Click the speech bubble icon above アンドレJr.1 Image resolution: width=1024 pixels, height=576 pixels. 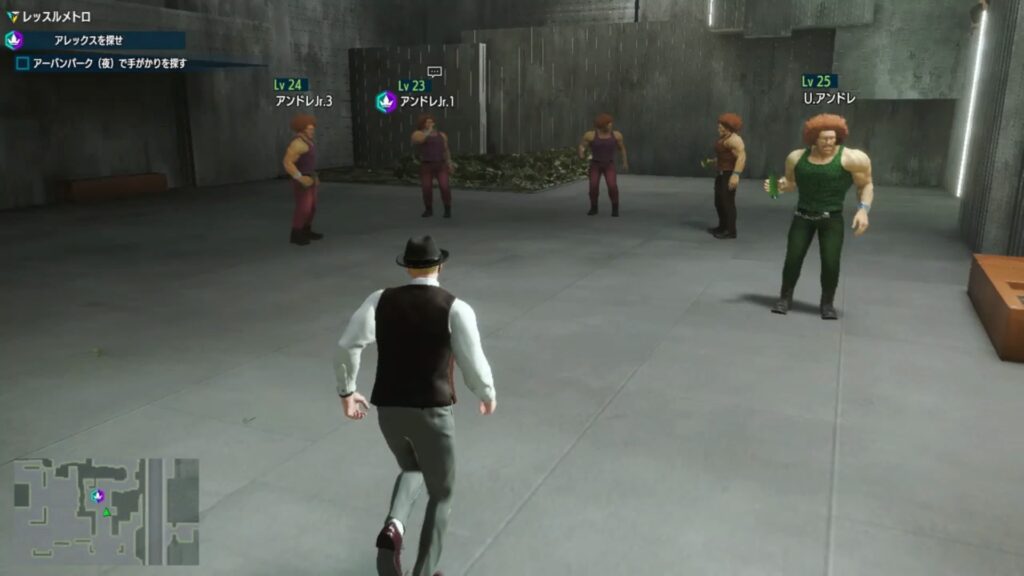tap(434, 72)
